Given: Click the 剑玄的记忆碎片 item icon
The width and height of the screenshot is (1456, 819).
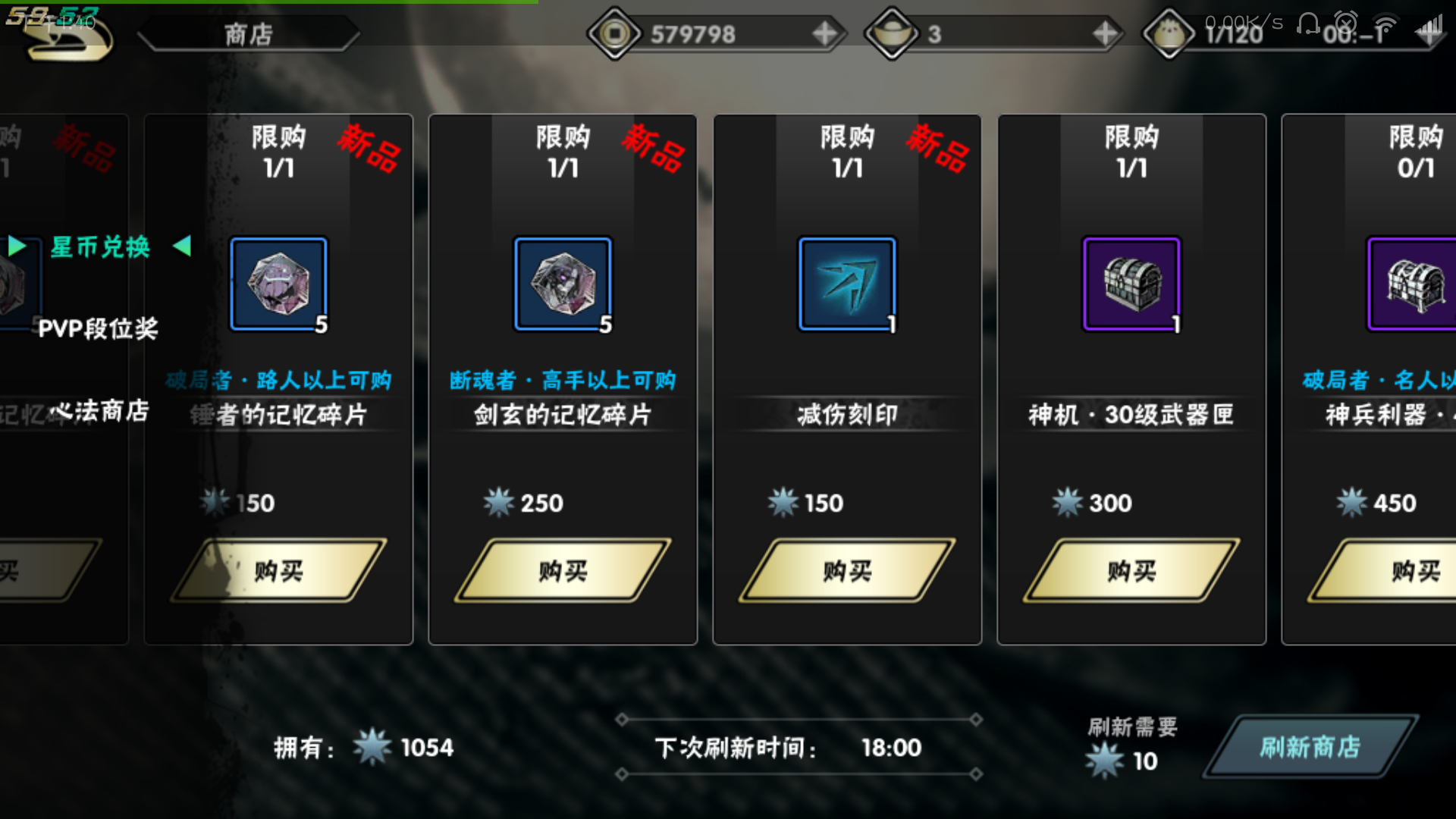Looking at the screenshot, I should pos(562,283).
